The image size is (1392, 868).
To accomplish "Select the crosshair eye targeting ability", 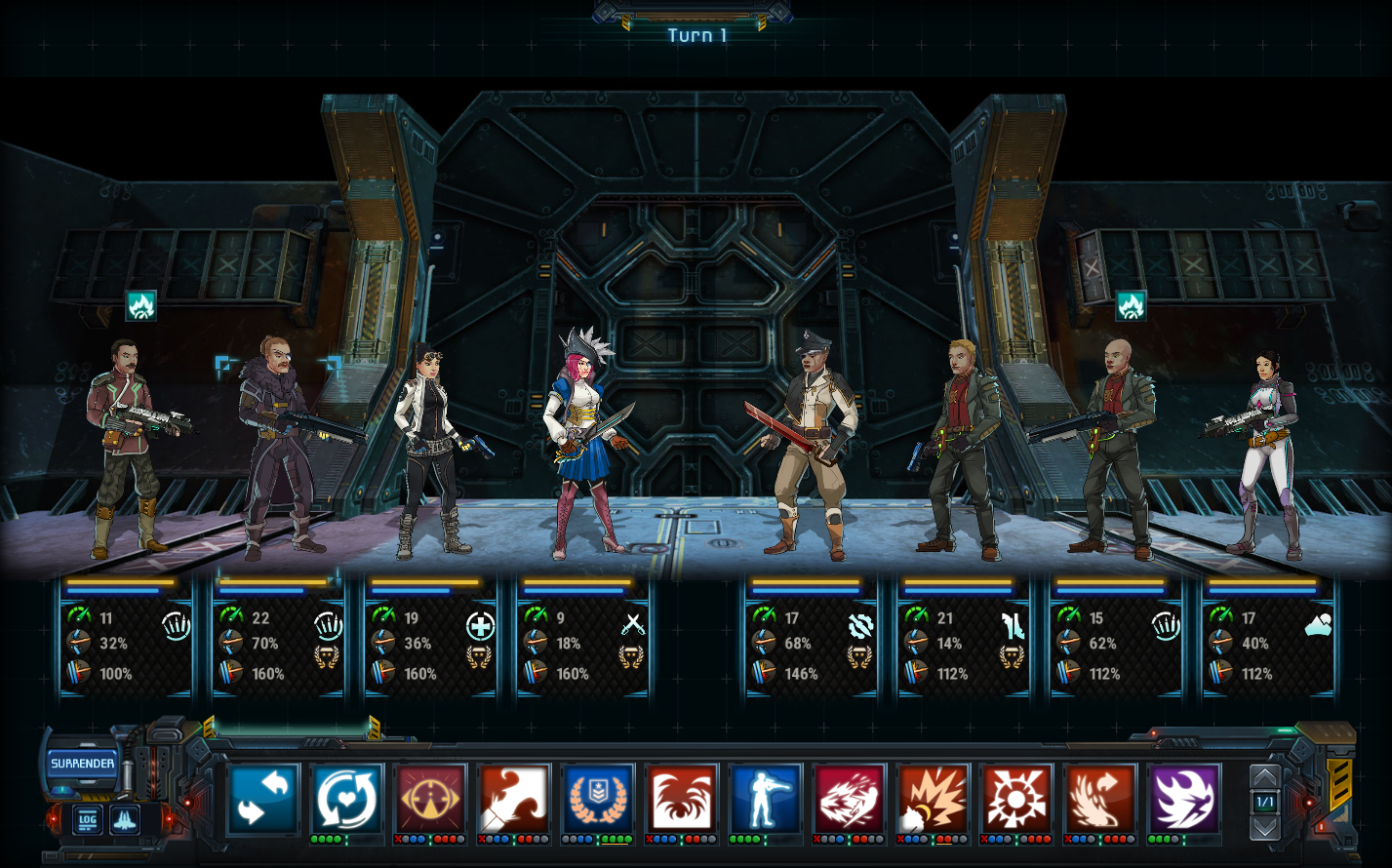I will tap(431, 799).
